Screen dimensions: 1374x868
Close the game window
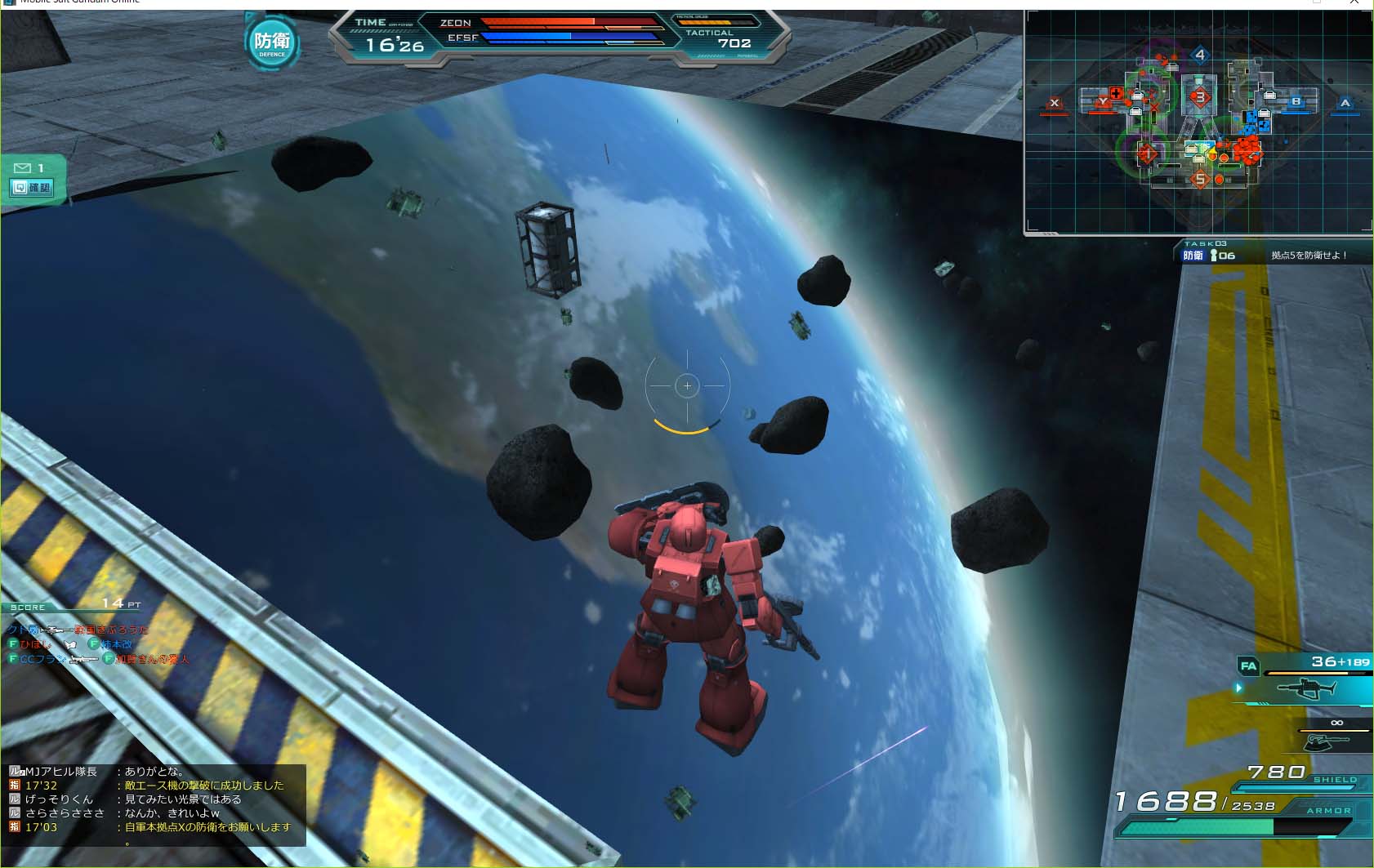[1354, 2]
